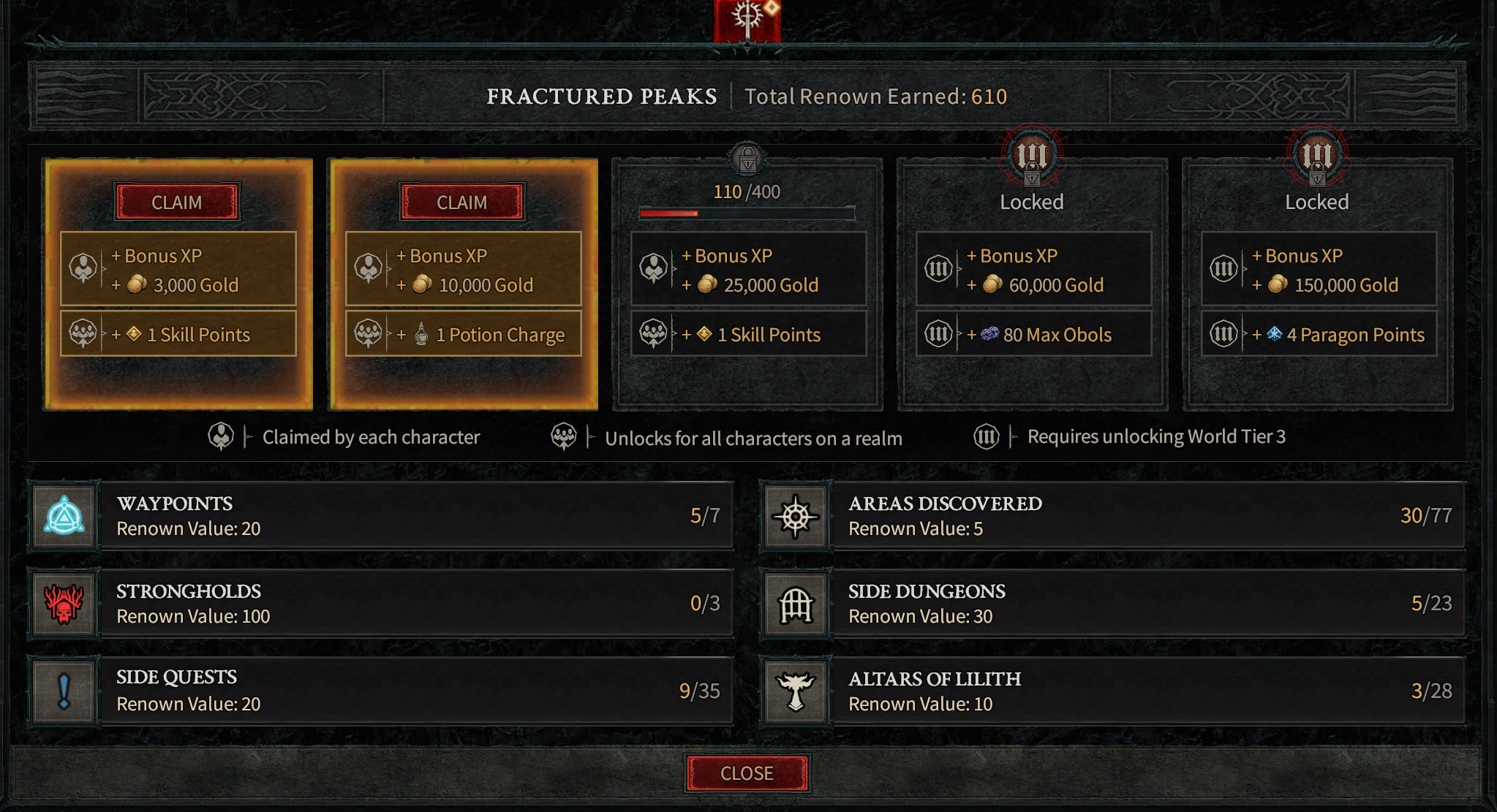Click the red Fractured Peaks banner emblem at top
Screen dimensions: 1497x812
tap(748, 18)
